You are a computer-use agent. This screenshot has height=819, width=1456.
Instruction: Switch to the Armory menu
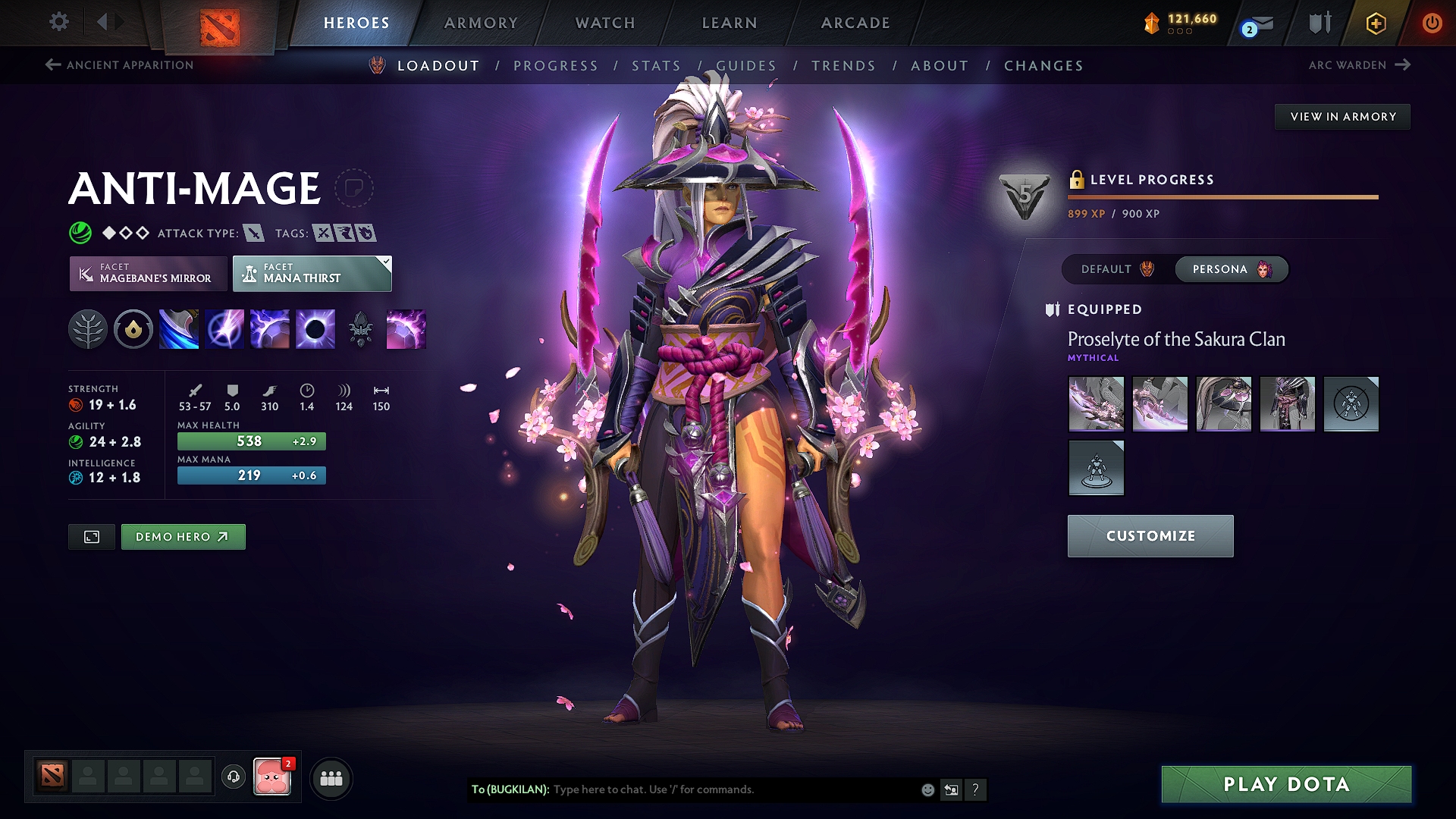481,23
